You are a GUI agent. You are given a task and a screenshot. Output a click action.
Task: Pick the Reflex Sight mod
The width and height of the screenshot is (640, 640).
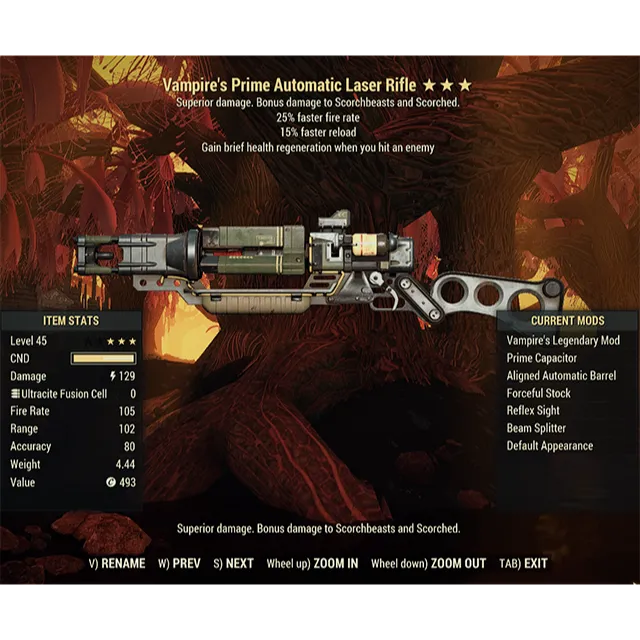pos(533,411)
